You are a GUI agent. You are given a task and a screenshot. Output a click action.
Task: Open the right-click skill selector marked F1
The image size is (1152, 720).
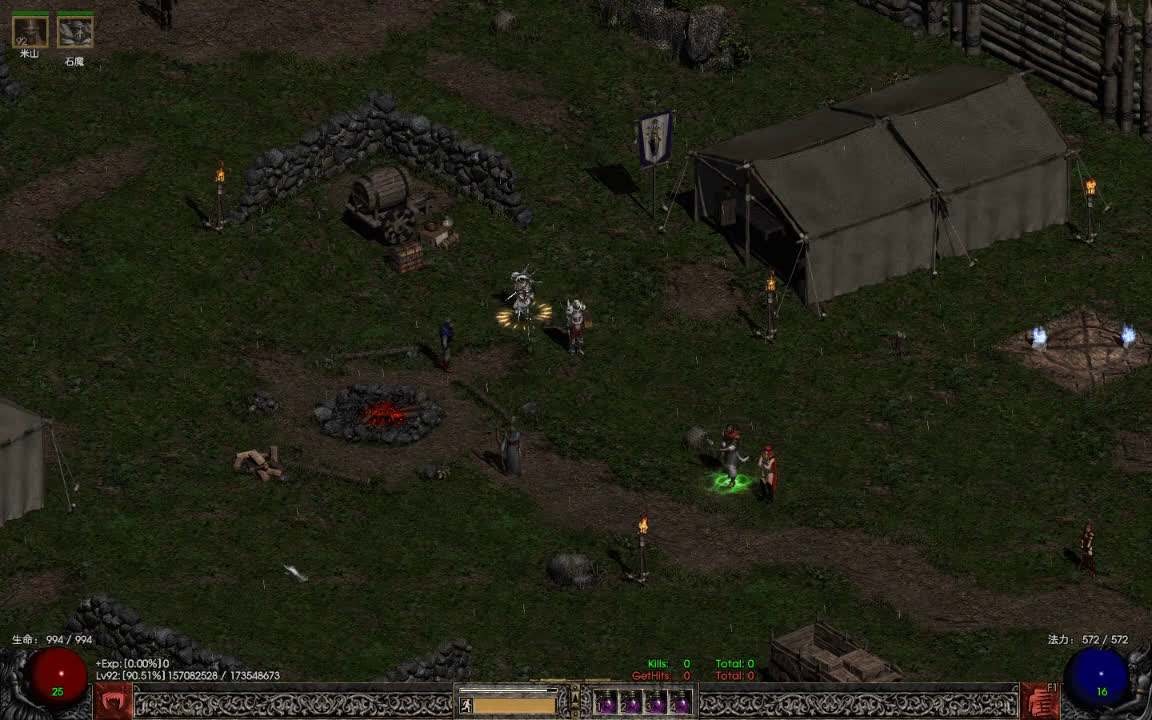1039,701
